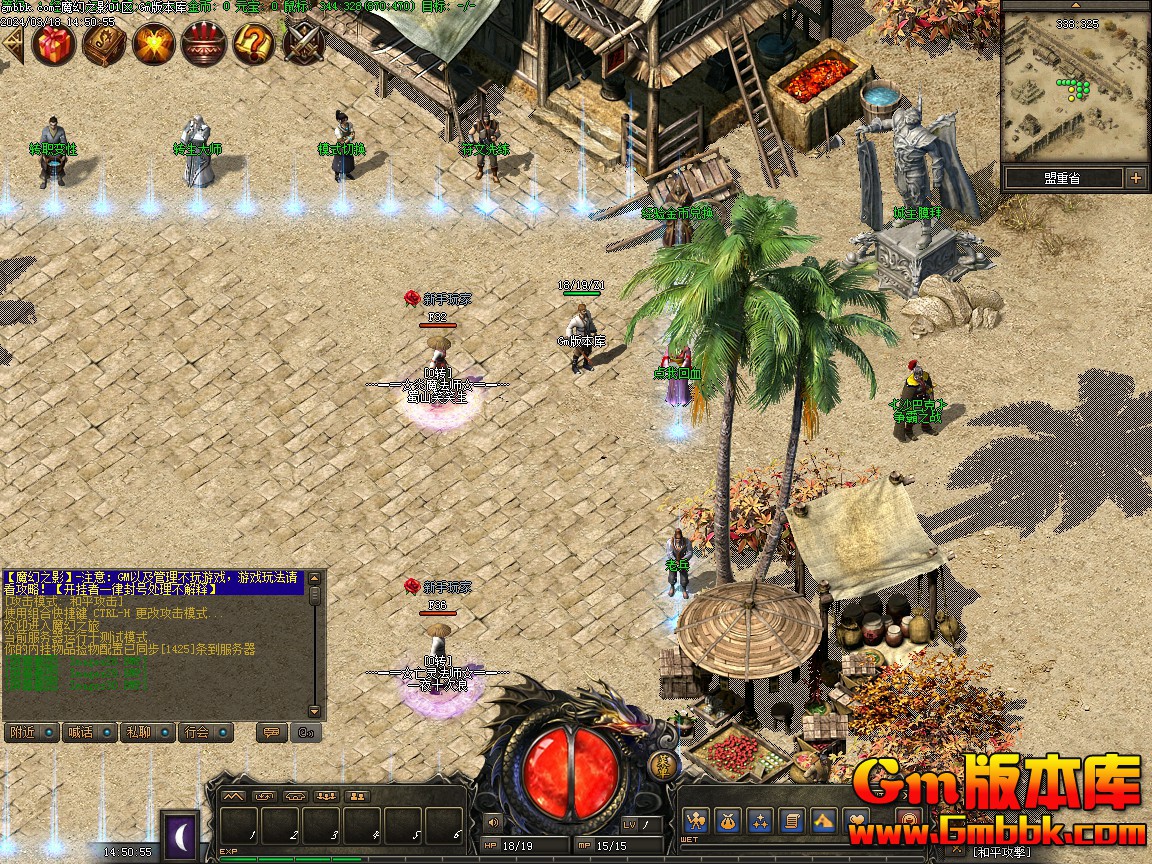
Task: Click the crossed swords shield icon
Action: 304,44
